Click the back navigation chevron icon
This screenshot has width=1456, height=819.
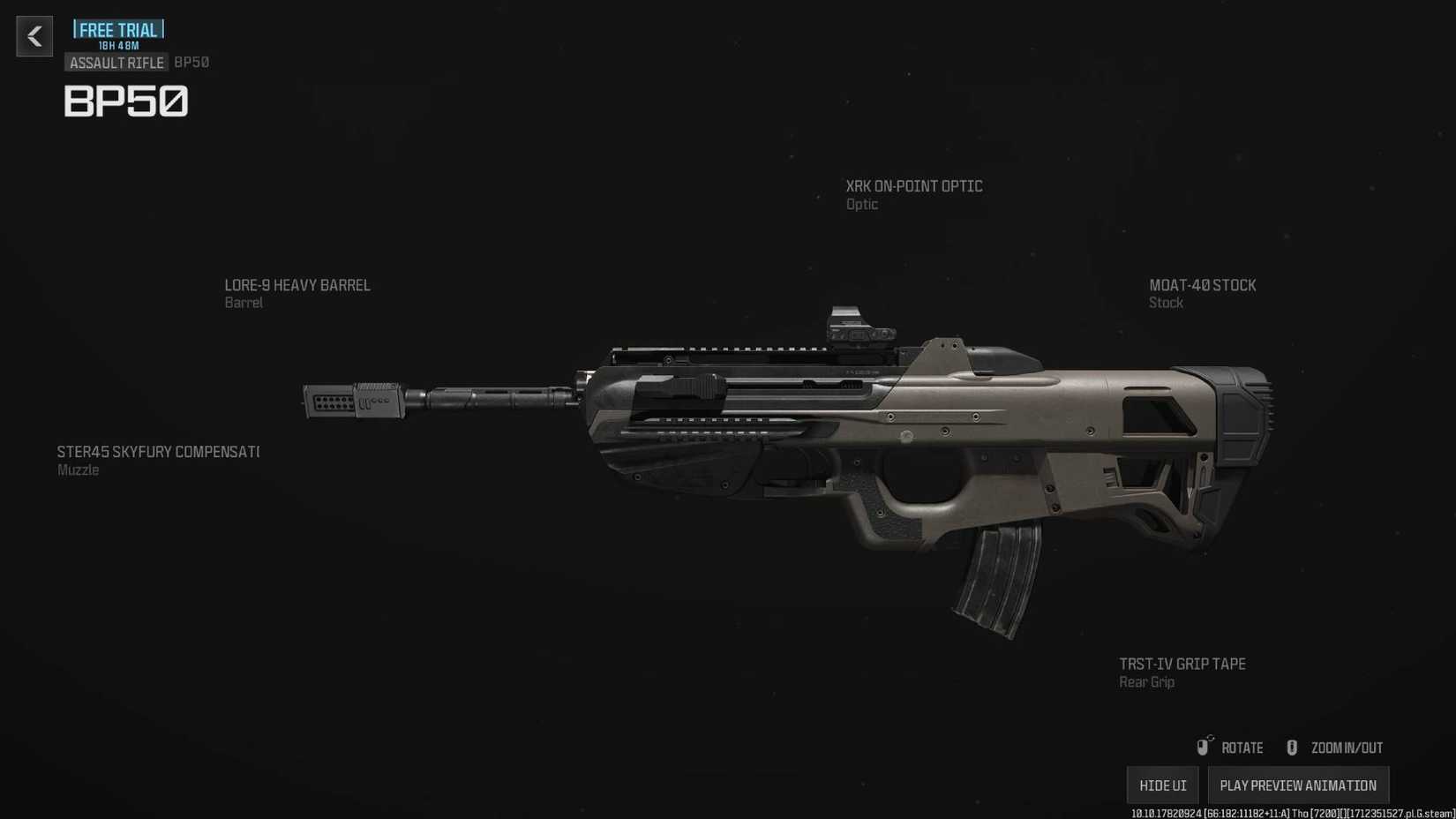tap(34, 36)
